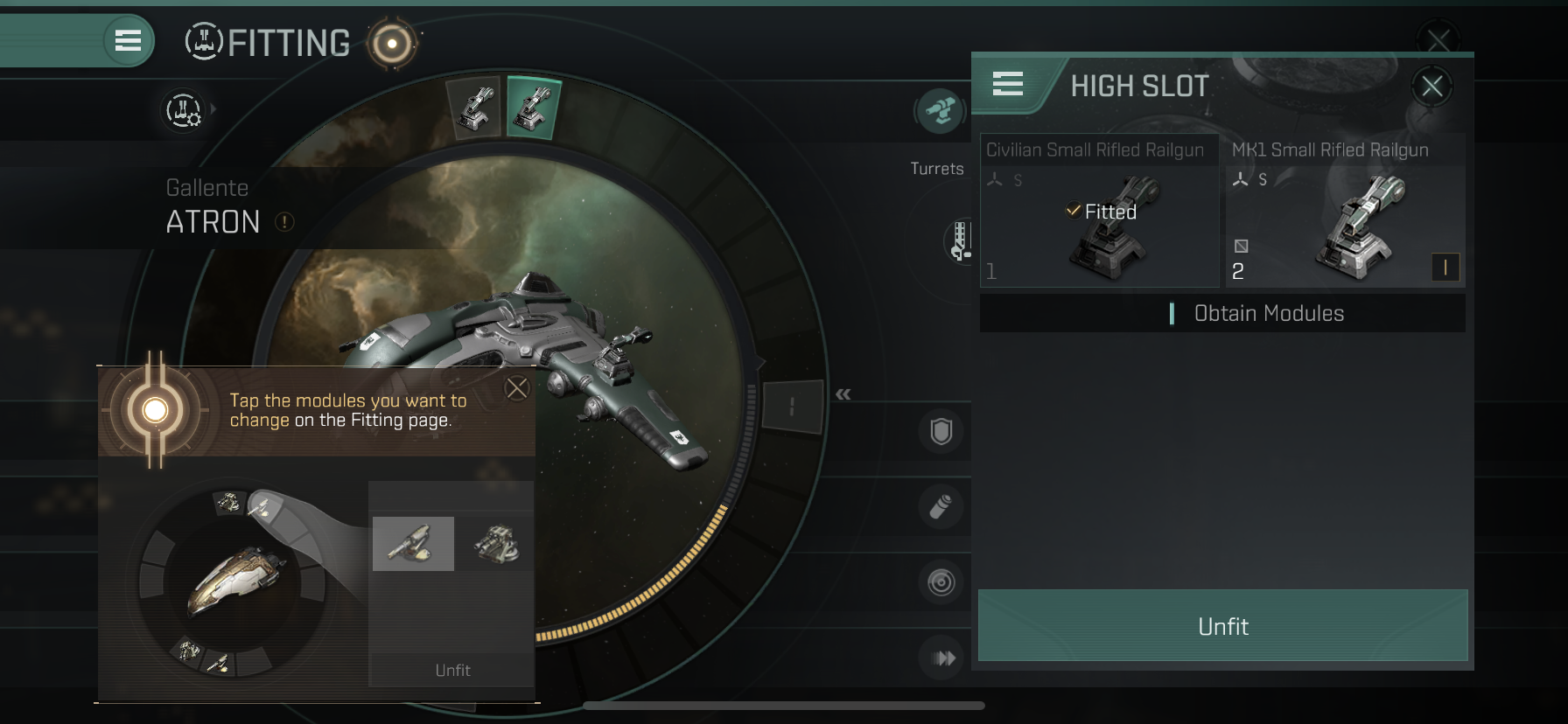Choose the MK1 Small Rifled Railgun card
The image size is (1568, 724).
coord(1345,211)
